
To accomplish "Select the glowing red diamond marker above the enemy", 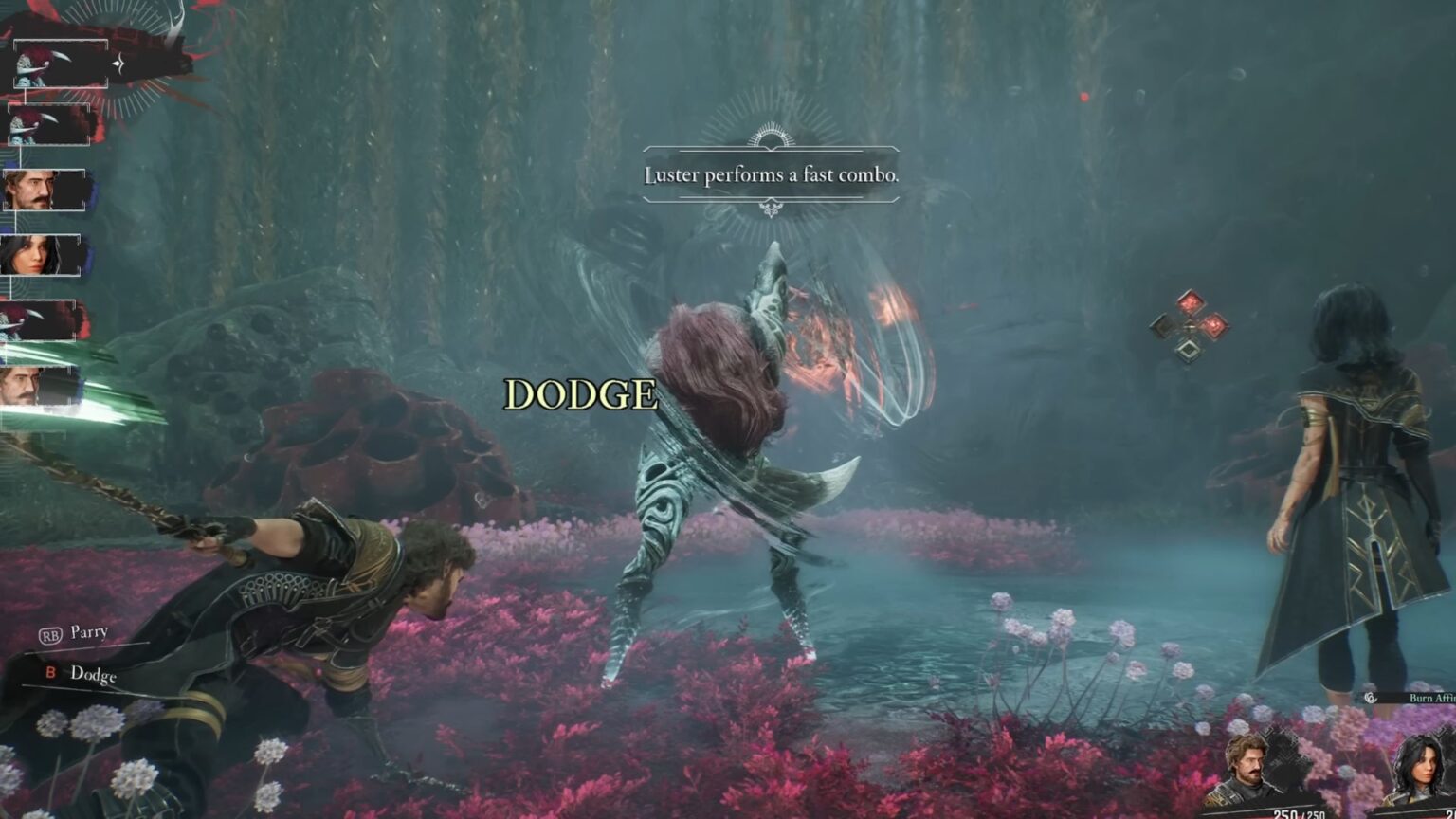I will click(x=1191, y=303).
